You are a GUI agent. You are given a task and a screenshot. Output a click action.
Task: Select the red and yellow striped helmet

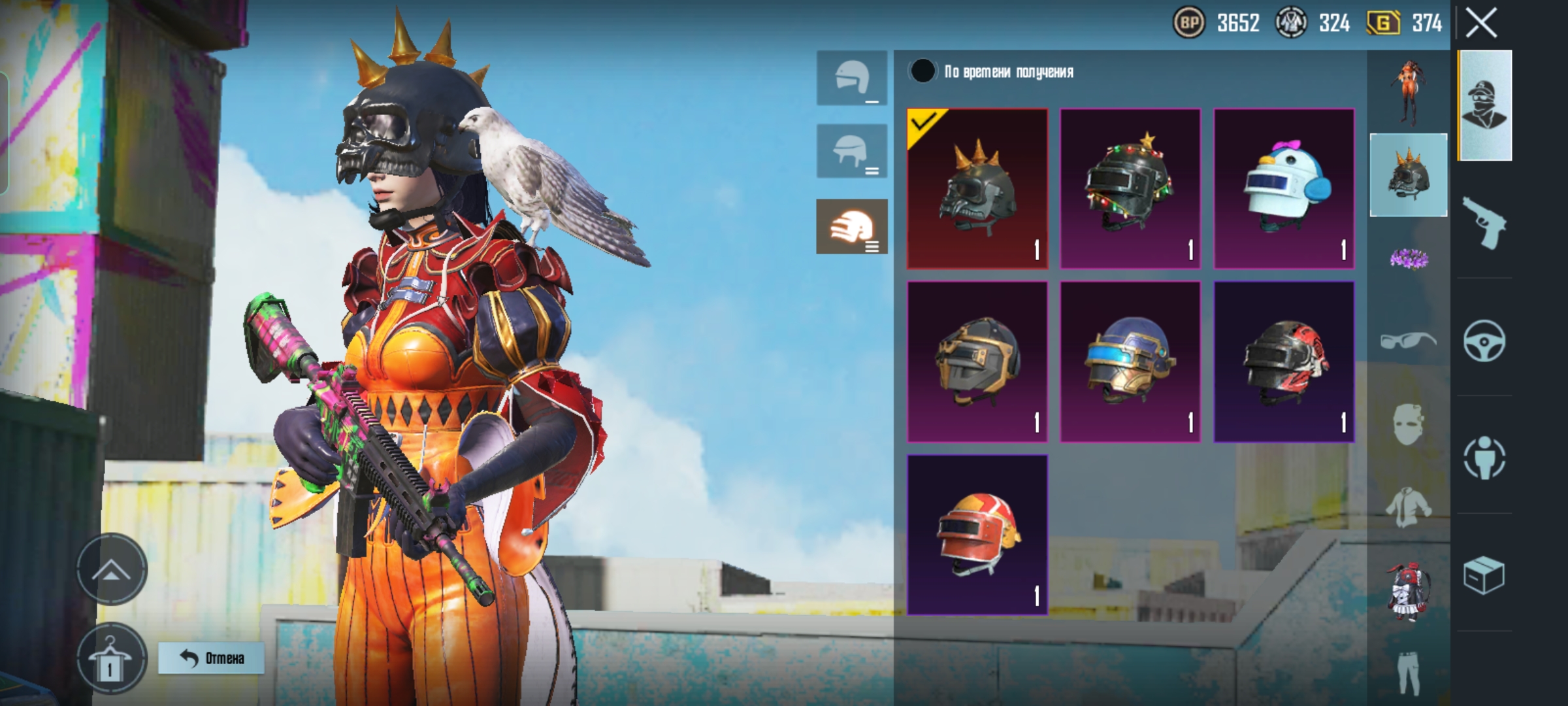point(977,535)
